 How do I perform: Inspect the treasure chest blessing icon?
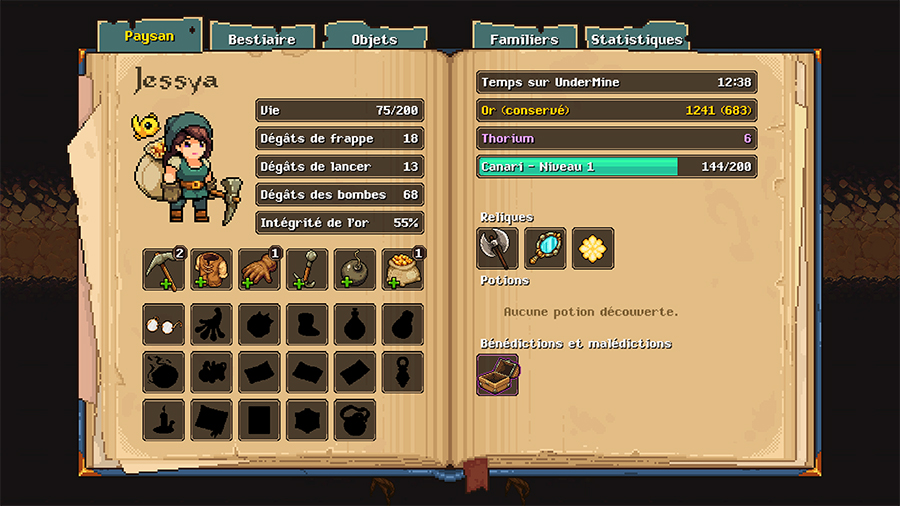pyautogui.click(x=497, y=374)
